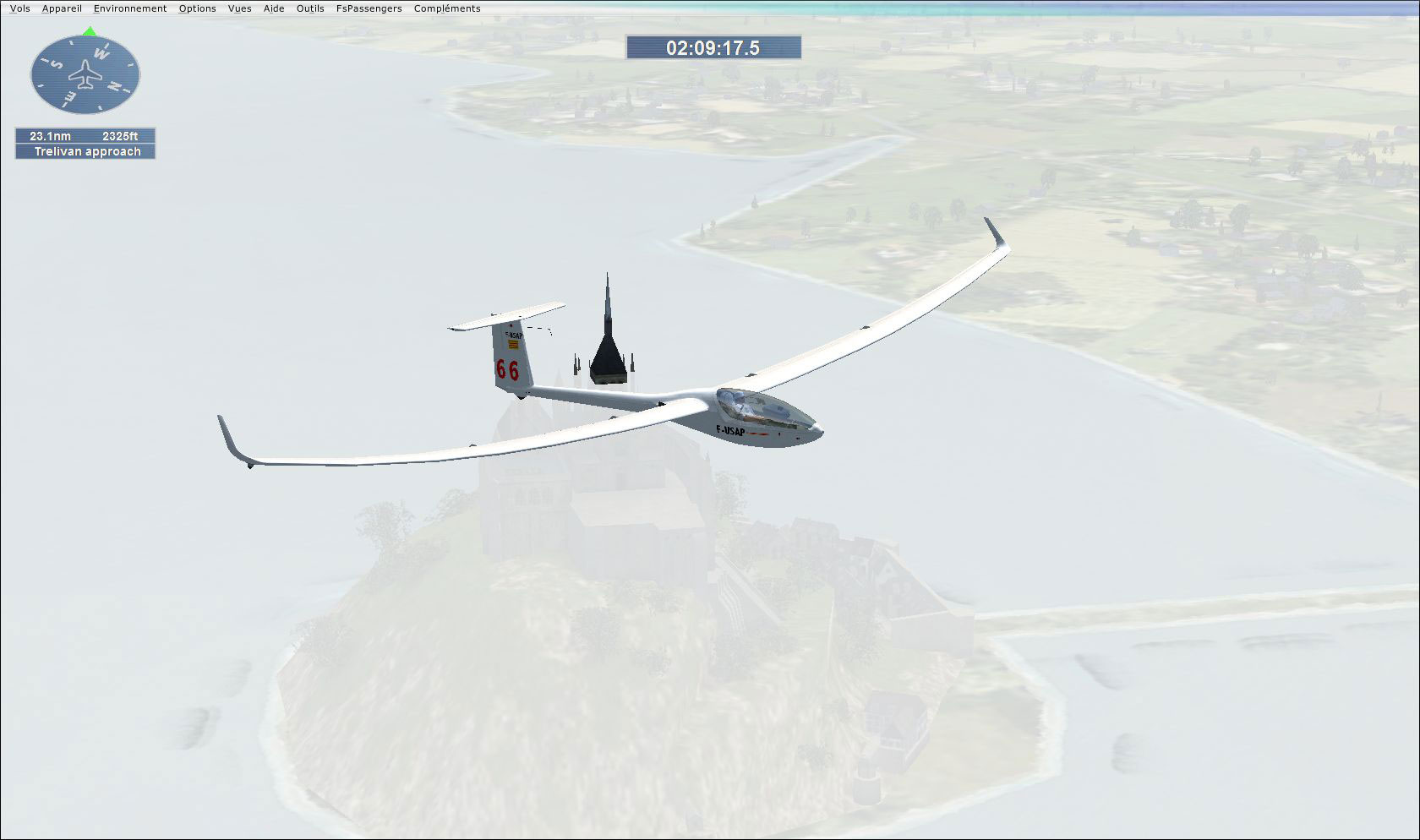Toggle the 2325ft altitude readout display
This screenshot has width=1420, height=840.
click(x=120, y=136)
